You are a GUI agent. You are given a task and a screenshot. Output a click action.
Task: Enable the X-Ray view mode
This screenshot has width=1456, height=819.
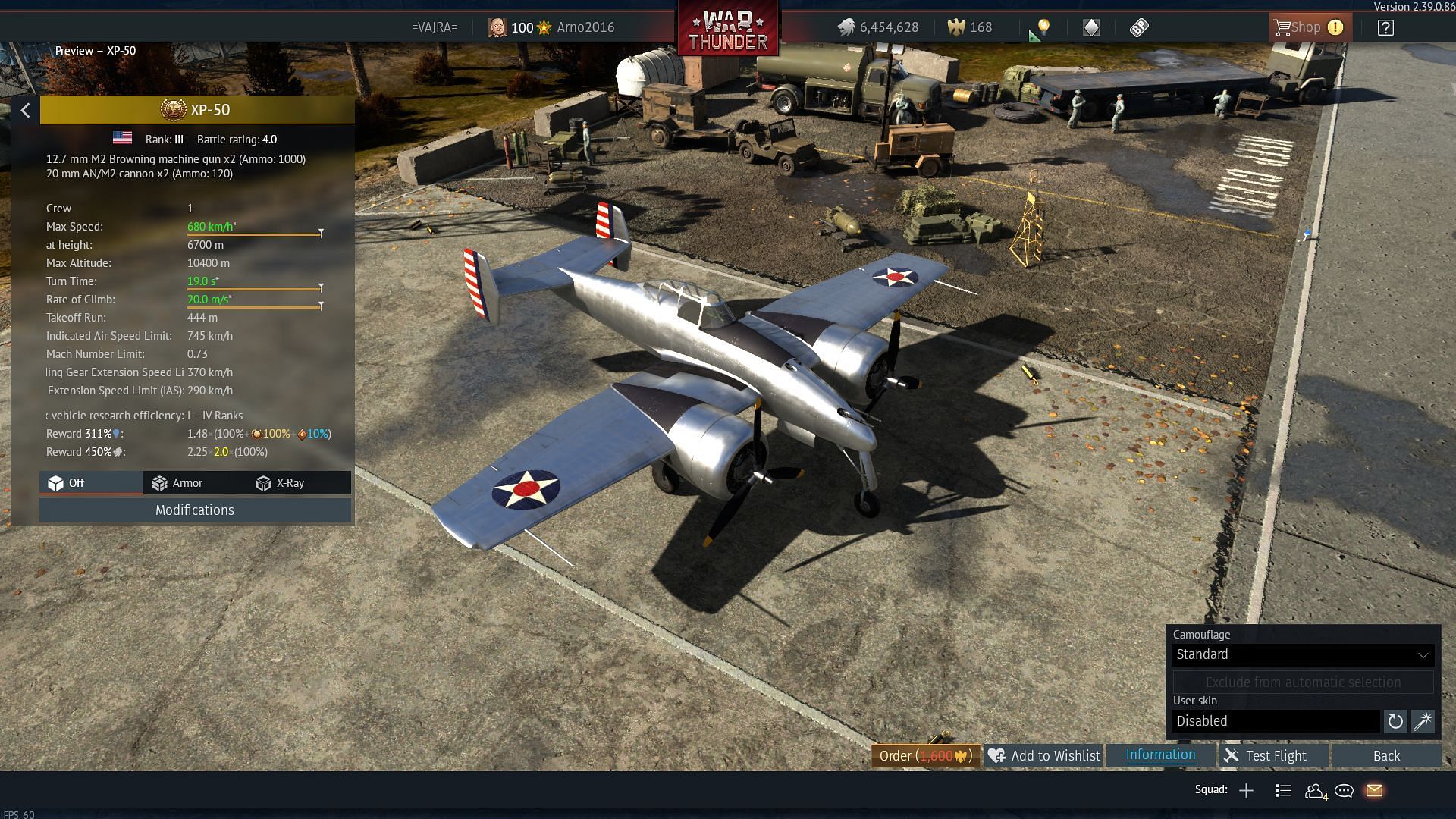tap(281, 483)
